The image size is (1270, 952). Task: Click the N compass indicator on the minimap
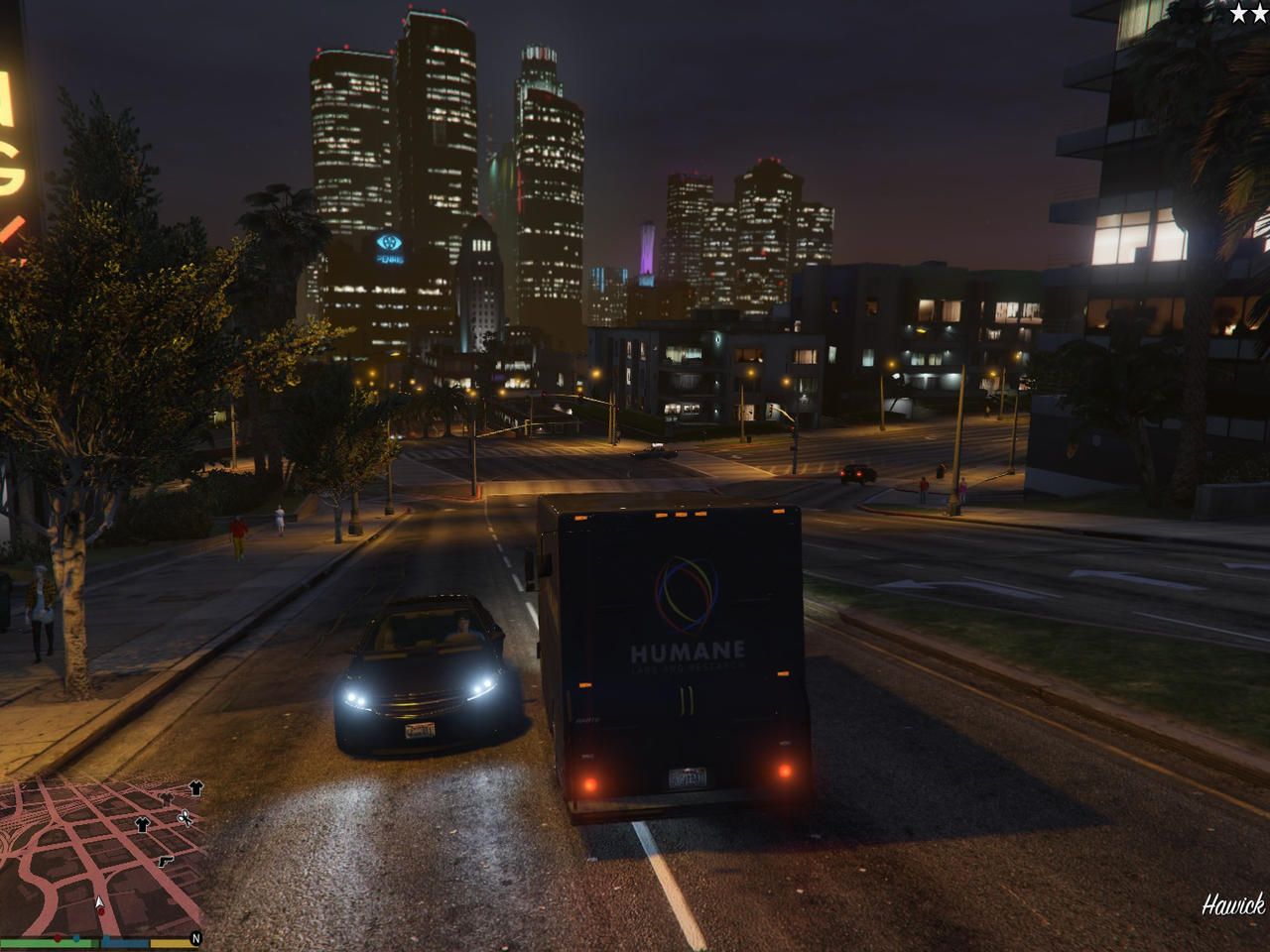195,938
